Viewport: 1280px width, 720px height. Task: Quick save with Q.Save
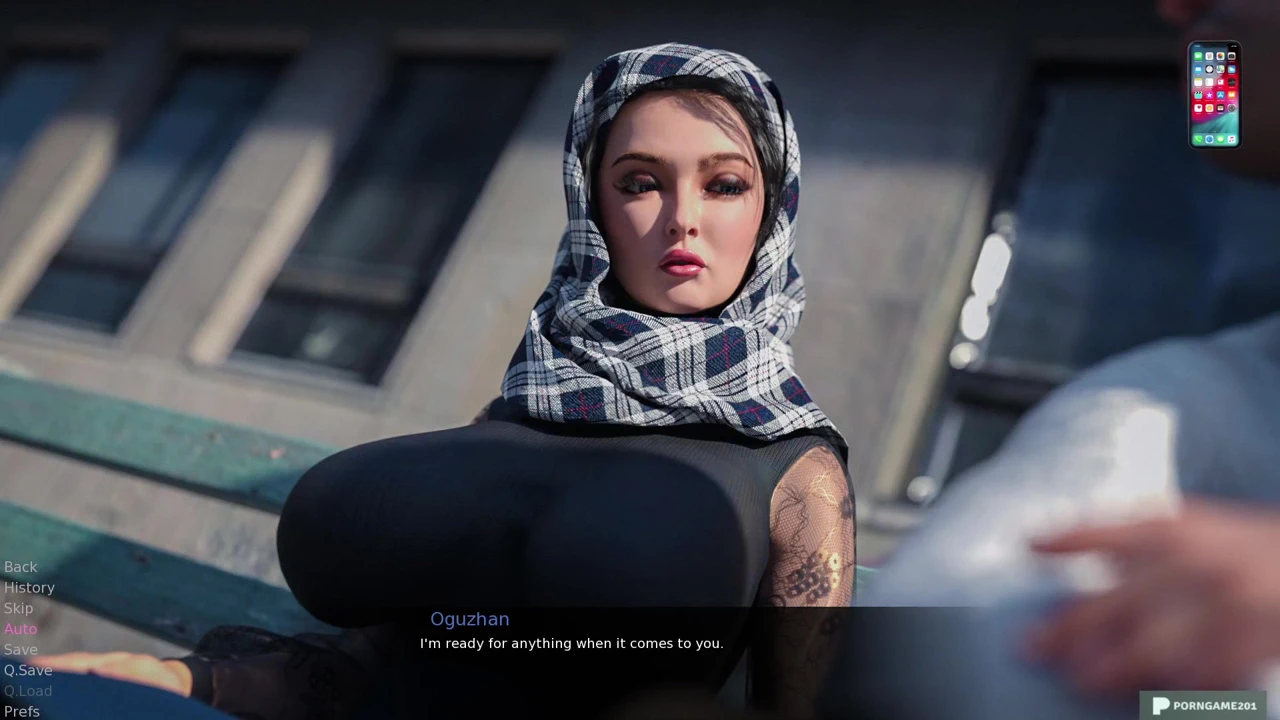coord(28,670)
